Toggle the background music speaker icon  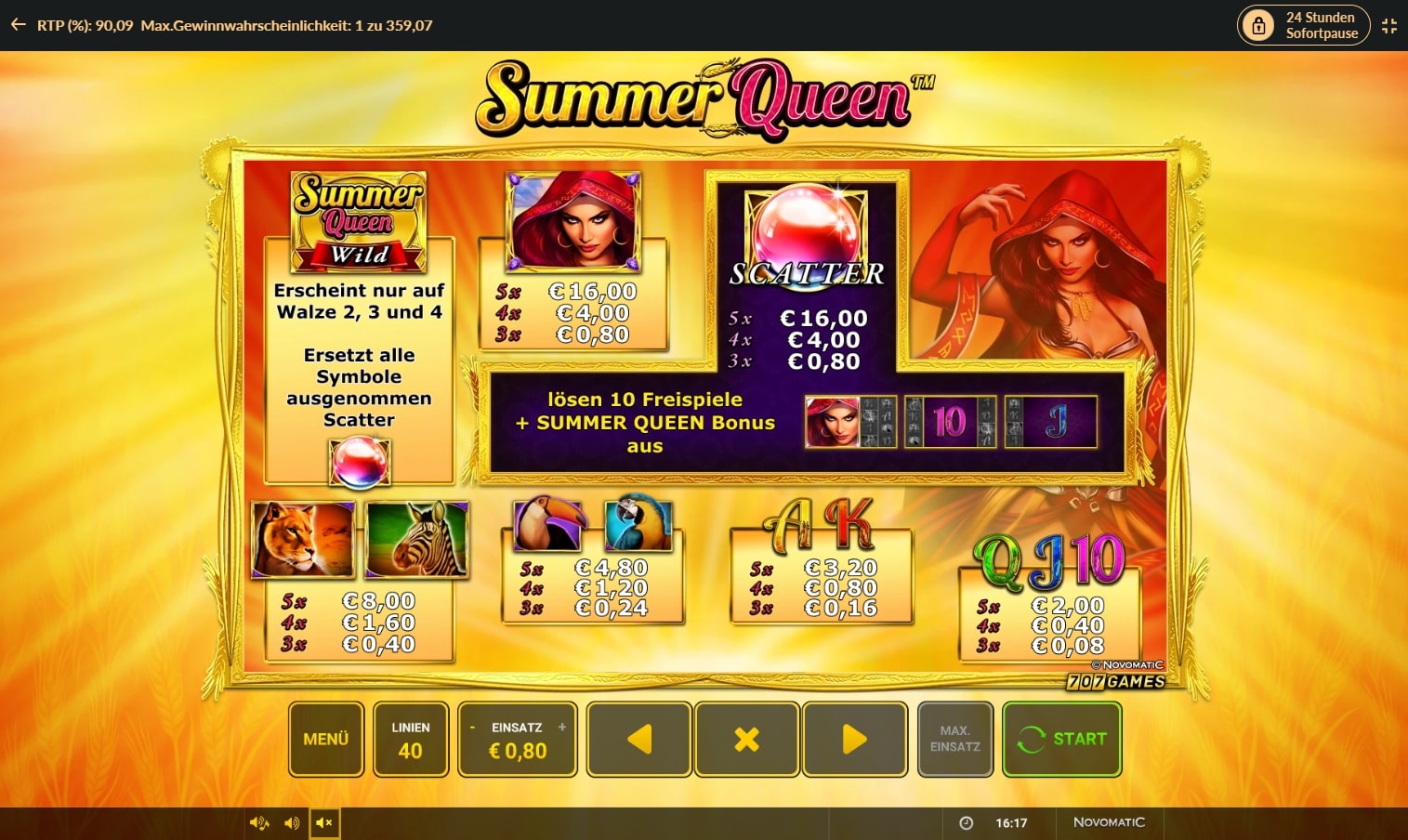click(x=257, y=822)
